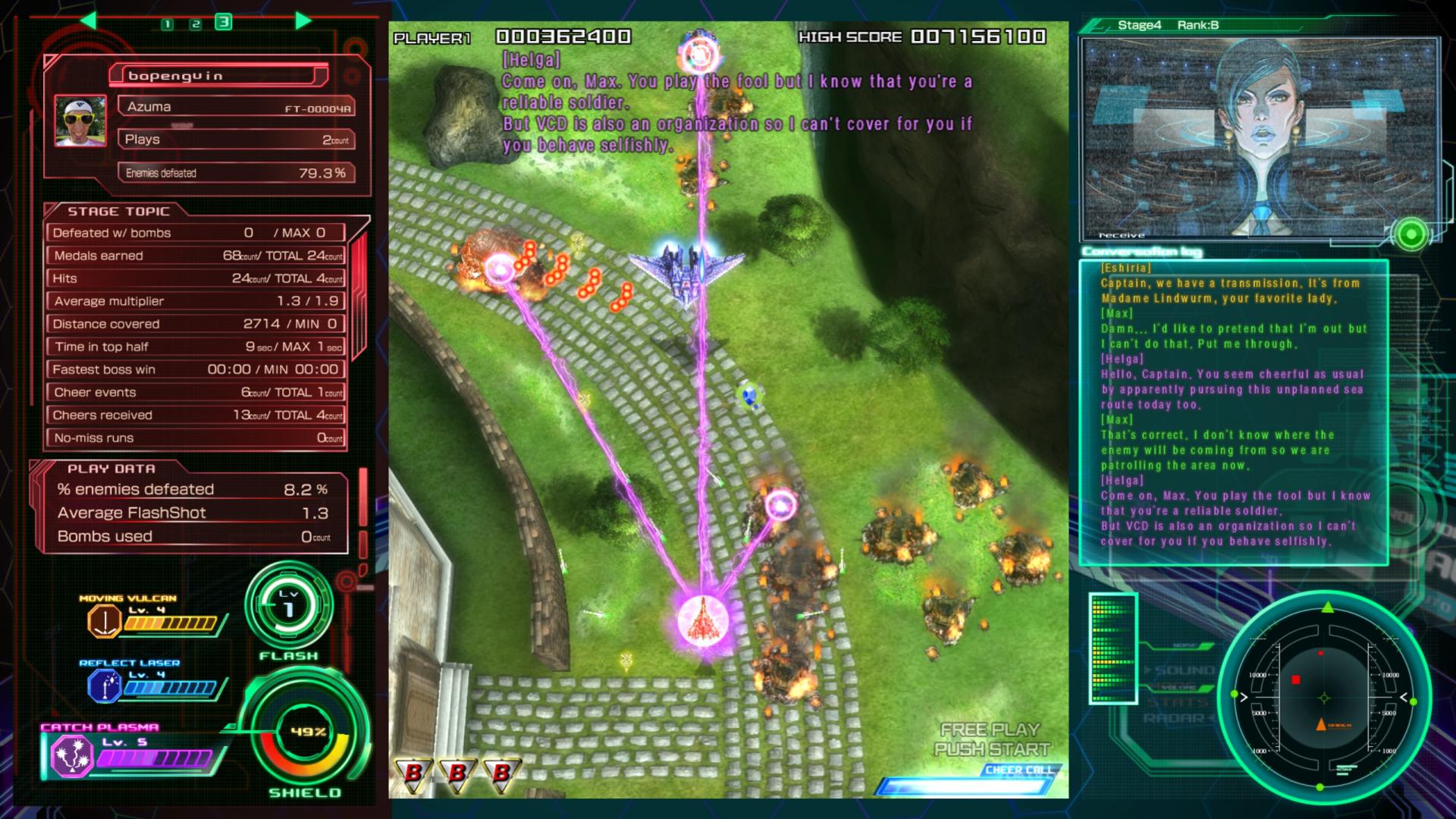Click the green right arrow above the profile

[303, 20]
